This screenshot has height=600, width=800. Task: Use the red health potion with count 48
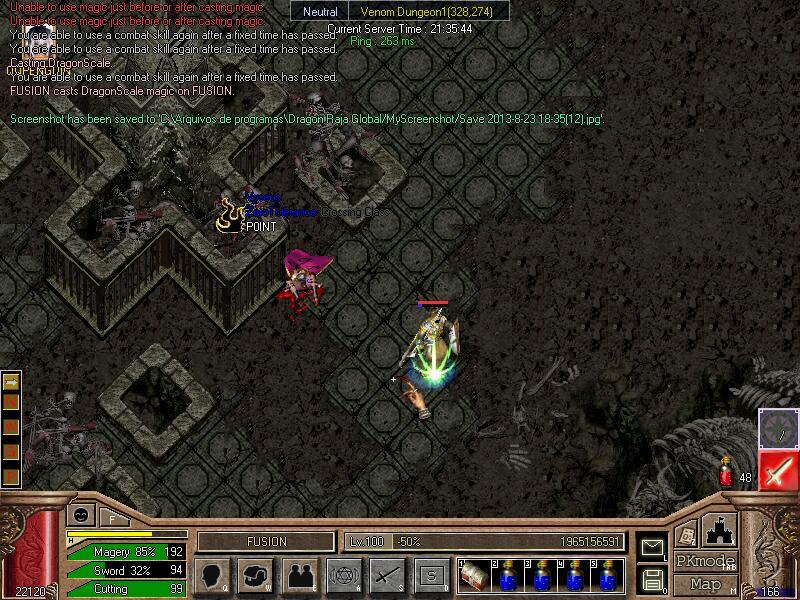click(727, 477)
